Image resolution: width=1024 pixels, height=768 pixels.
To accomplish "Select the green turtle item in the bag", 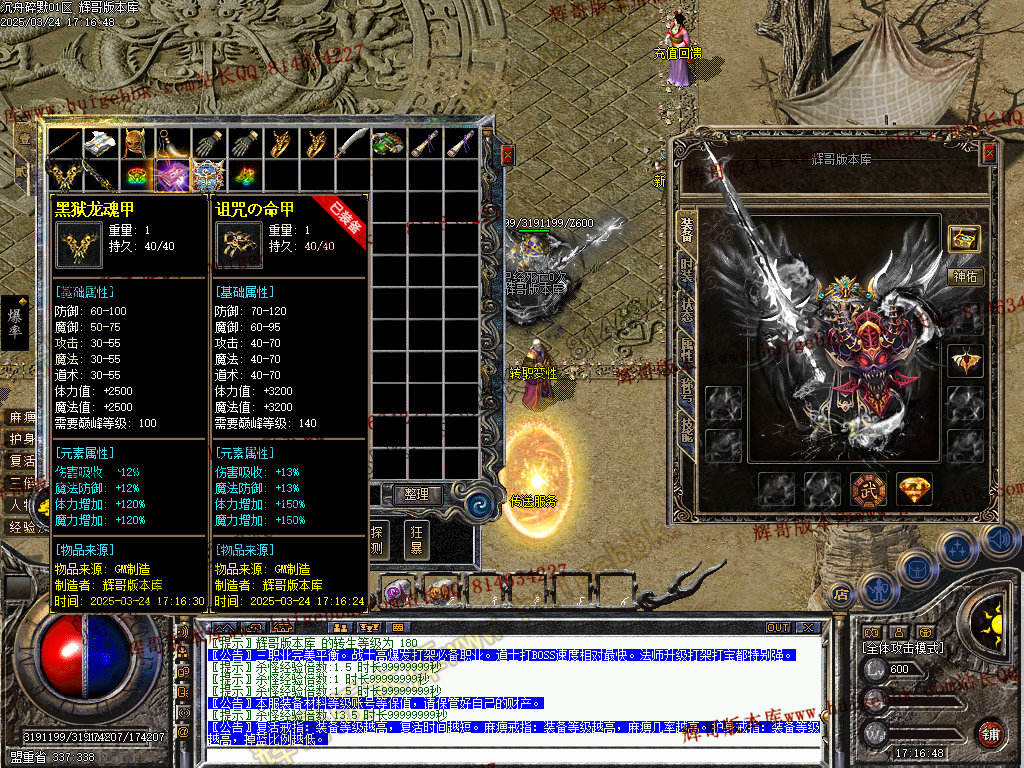I will coord(389,144).
